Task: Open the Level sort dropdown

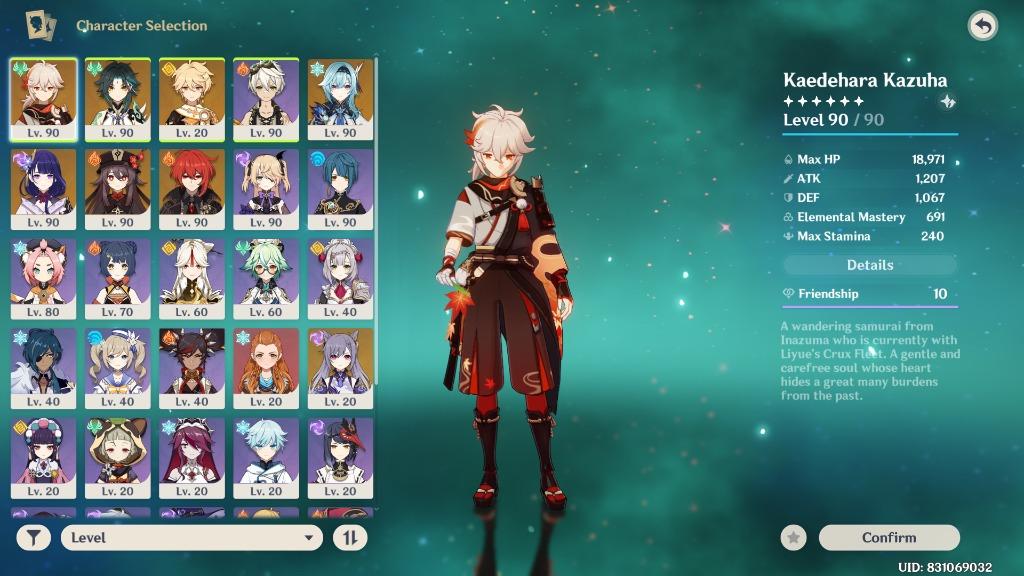Action: click(x=192, y=538)
